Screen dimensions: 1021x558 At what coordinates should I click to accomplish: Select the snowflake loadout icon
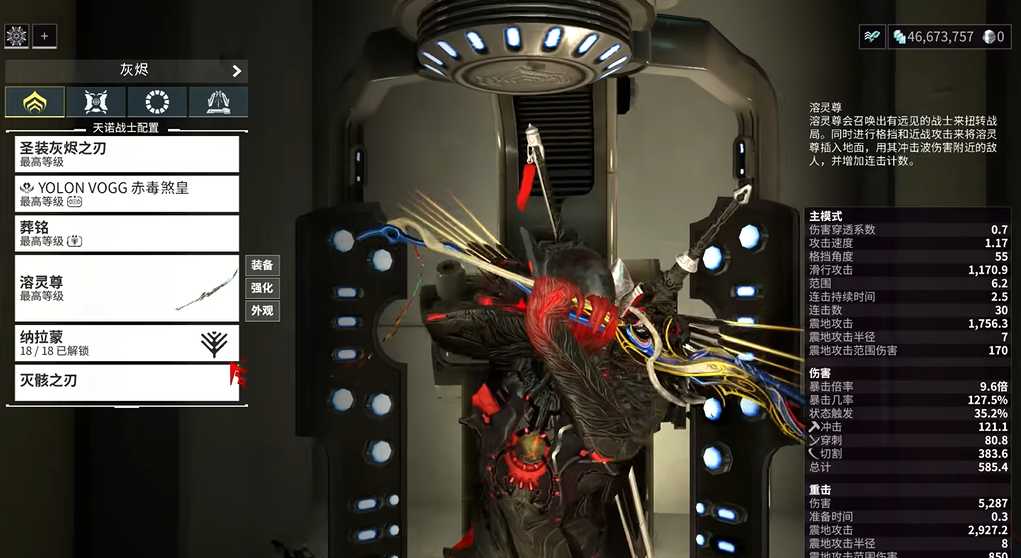[x=16, y=36]
